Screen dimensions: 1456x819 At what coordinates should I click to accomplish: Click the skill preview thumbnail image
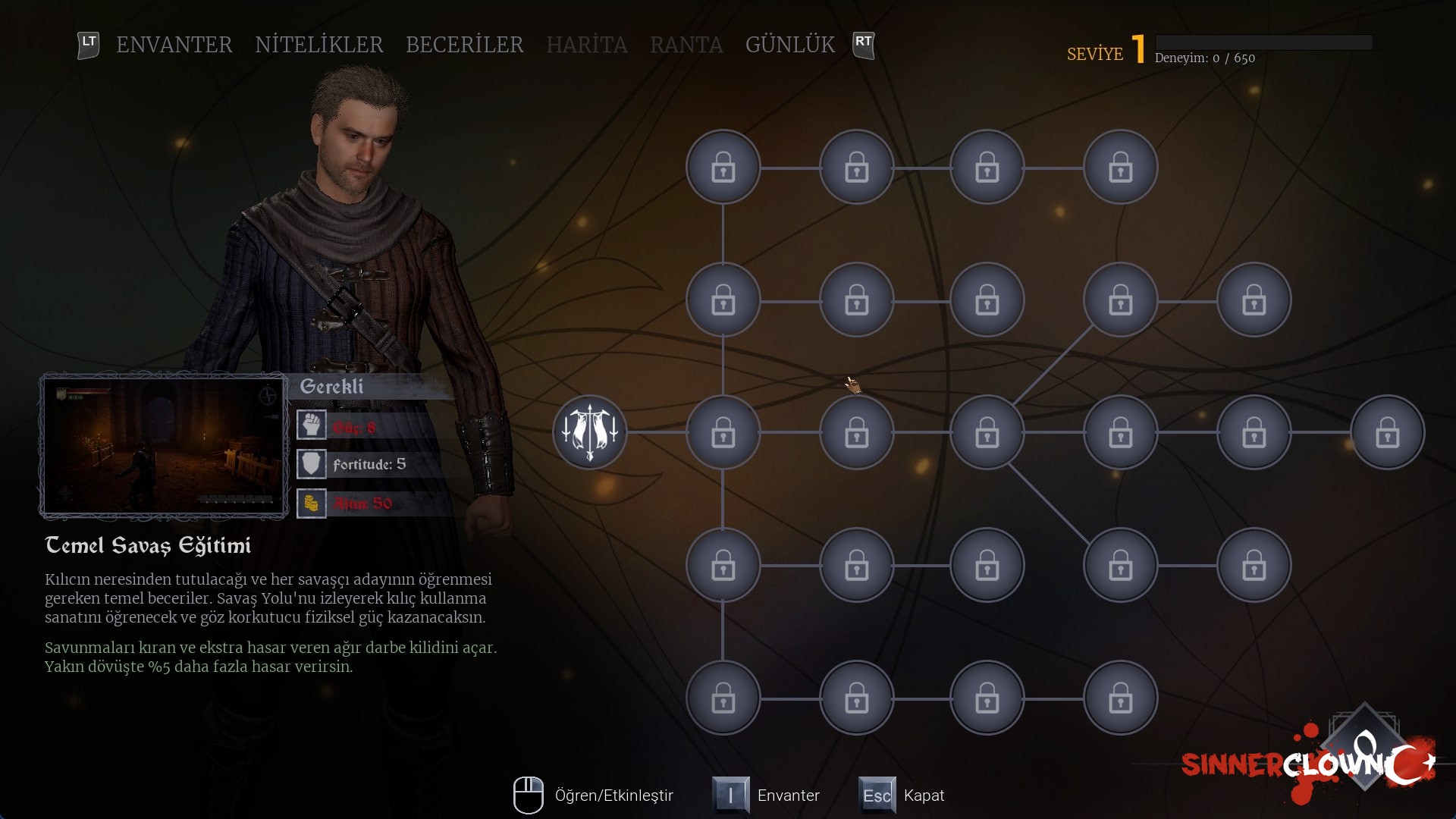164,445
